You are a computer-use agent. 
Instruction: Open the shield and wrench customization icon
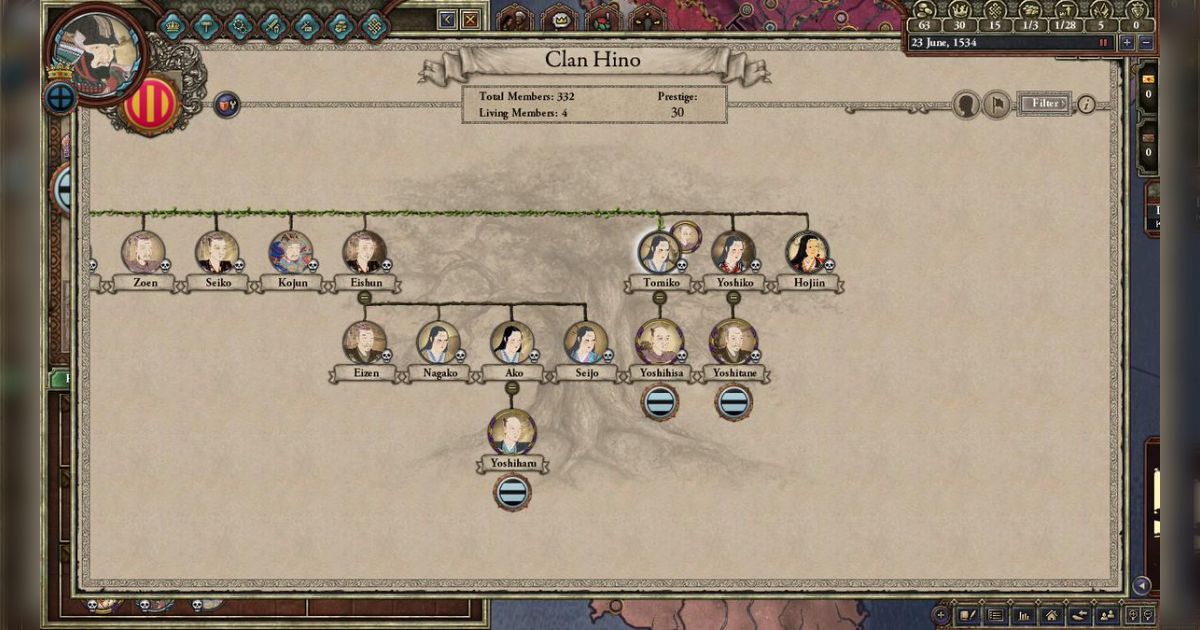[227, 104]
